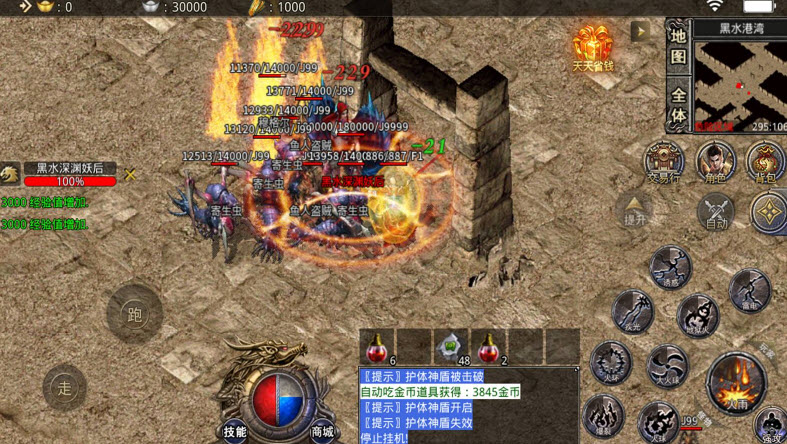Open the 交易行 trading house

coord(663,162)
